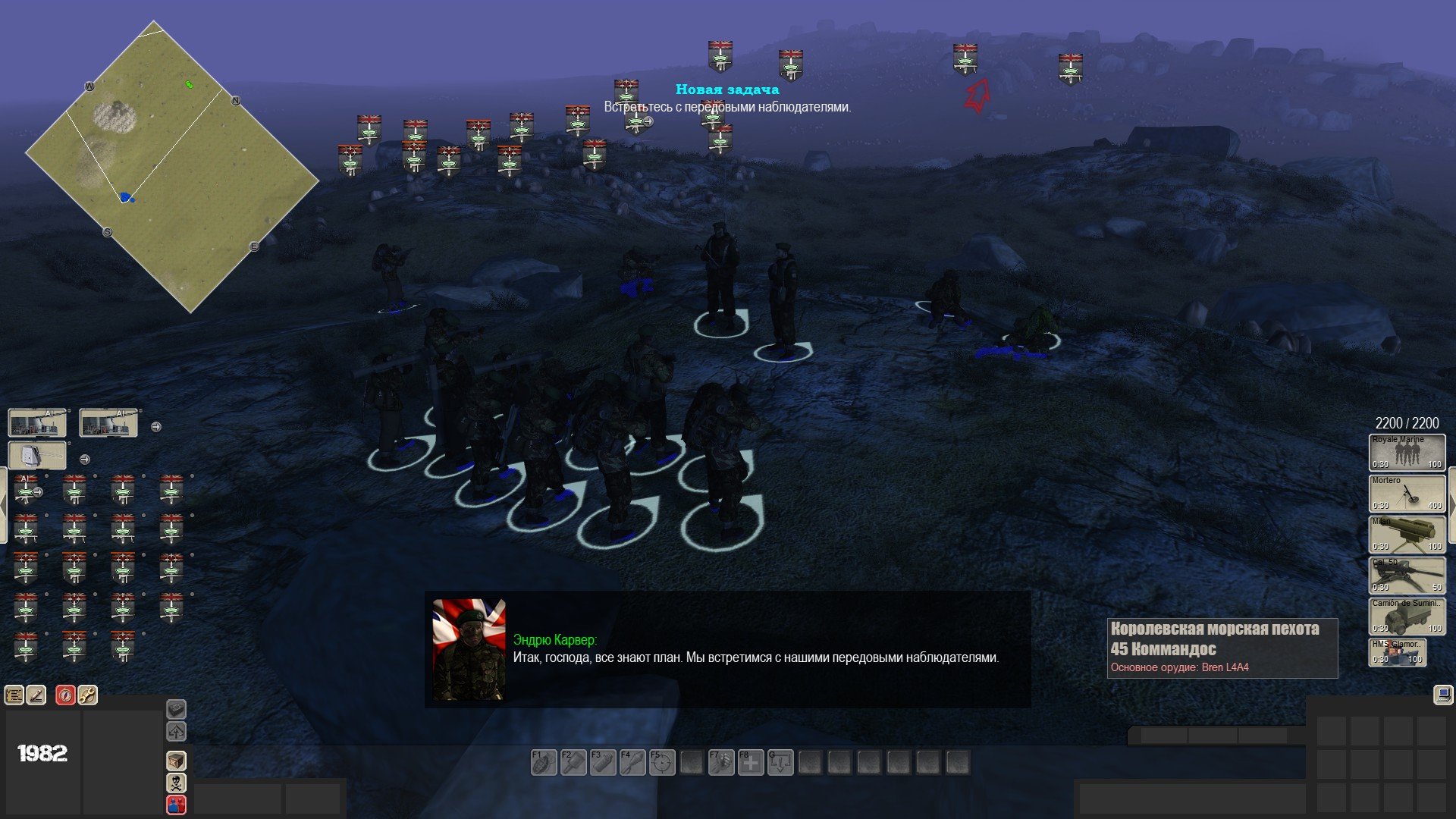Call in the Camión de Suministros truck
The image size is (1456, 819).
(x=1407, y=617)
